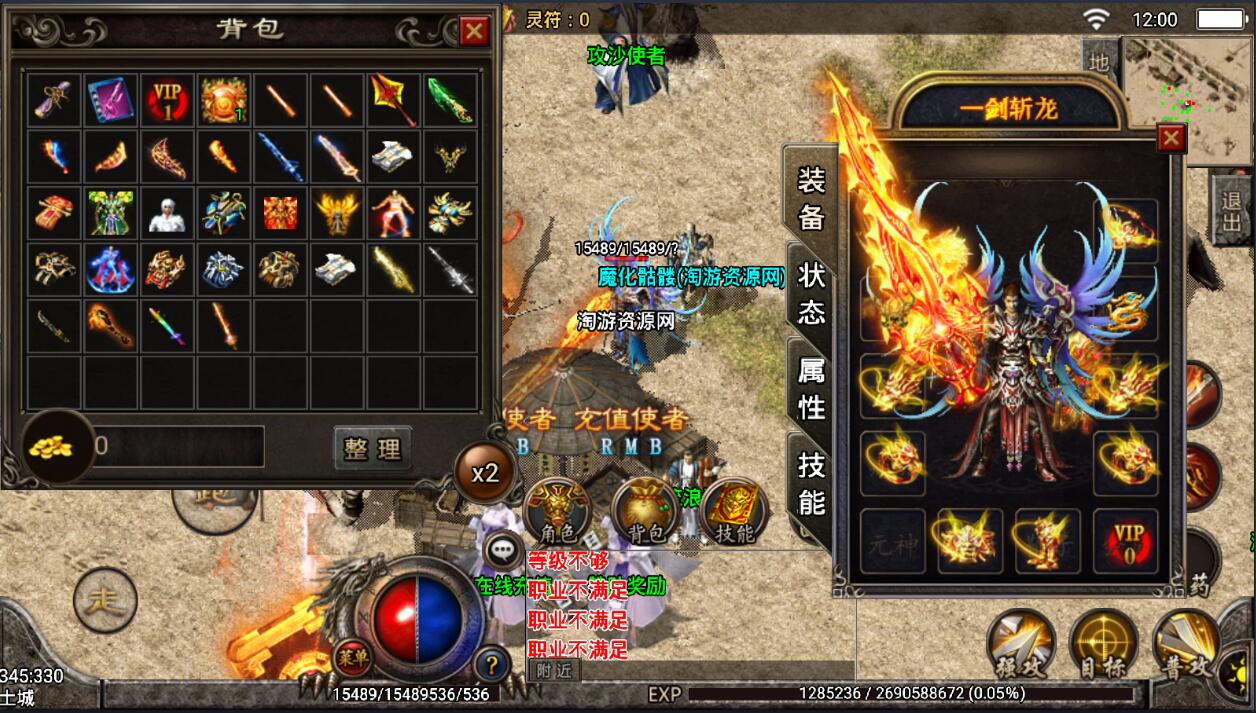Viewport: 1256px width, 713px height.
Task: Show the 属性 attributes tab
Action: pos(811,389)
